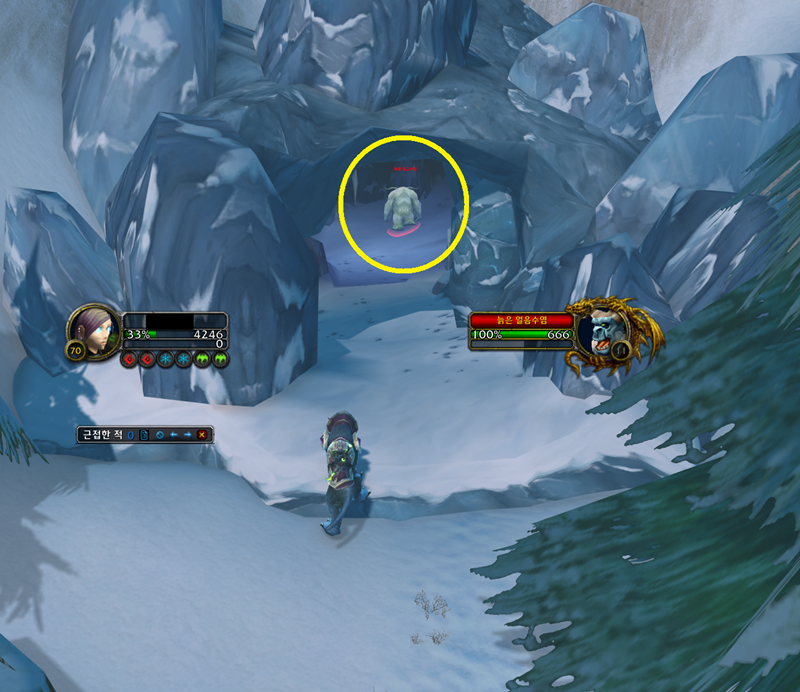Click the left arrow on the 근접한 적 bar
This screenshot has height=692, width=800.
pos(174,435)
